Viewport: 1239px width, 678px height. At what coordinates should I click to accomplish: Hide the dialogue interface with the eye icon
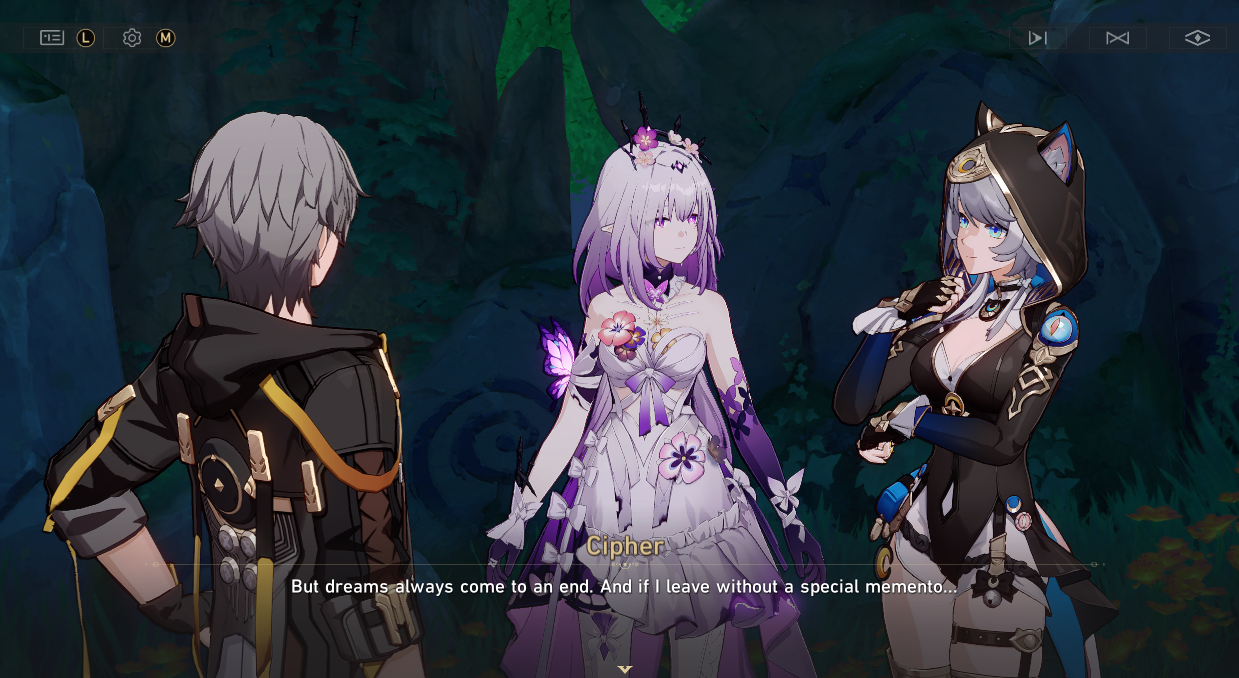(1197, 38)
